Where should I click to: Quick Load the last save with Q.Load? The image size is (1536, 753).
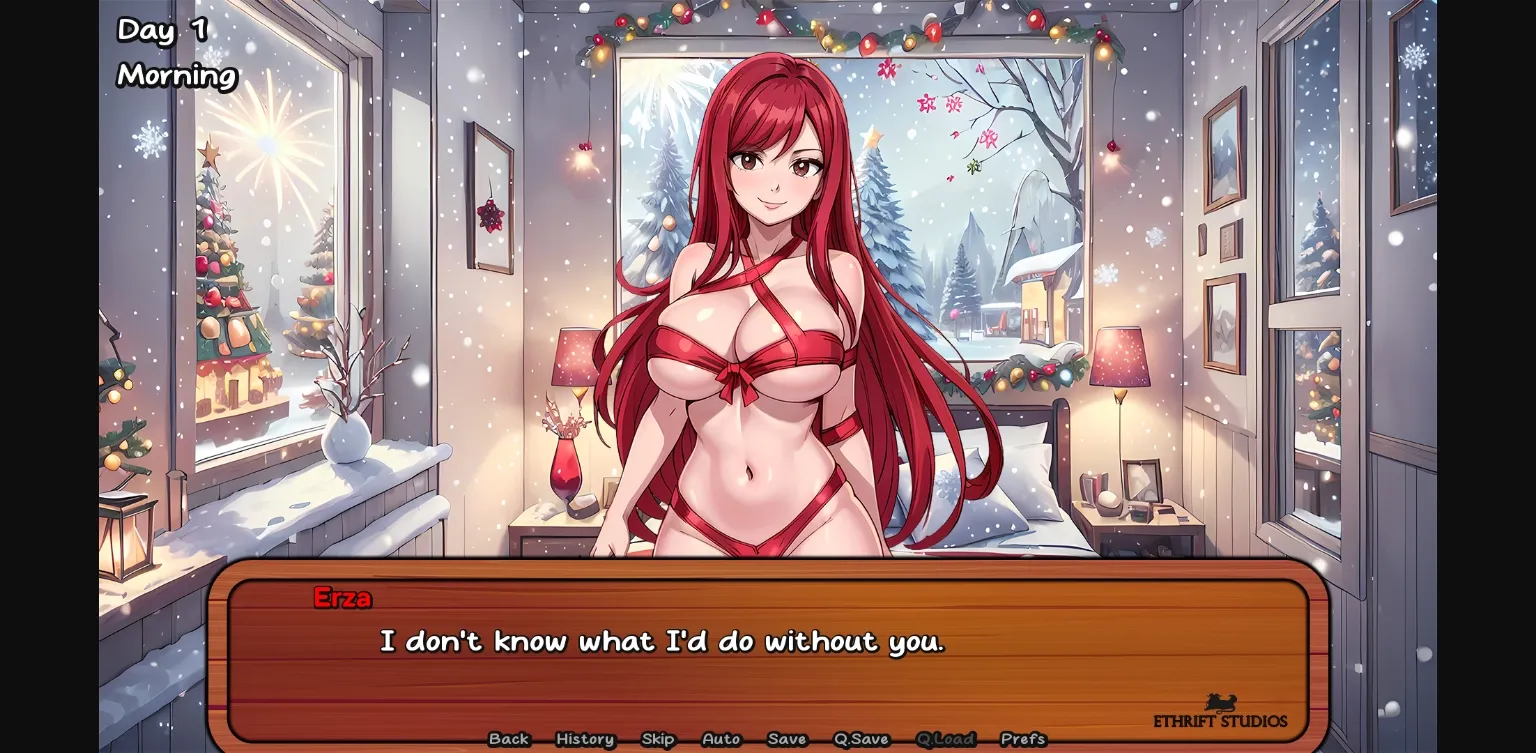tap(945, 739)
